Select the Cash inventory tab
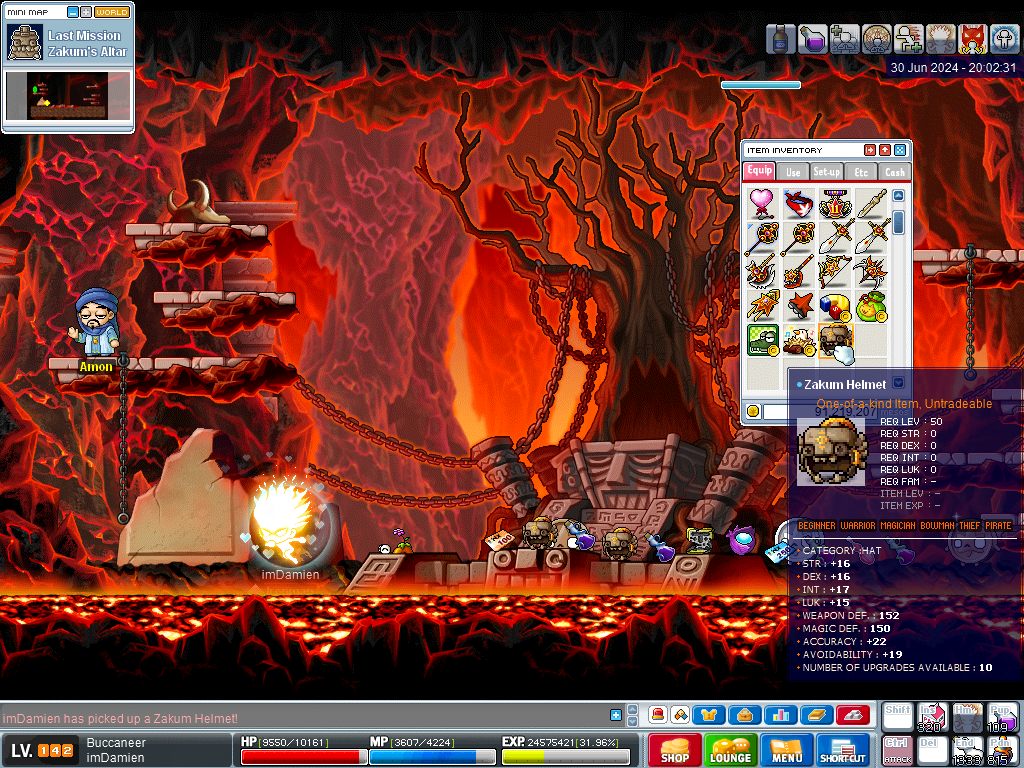1024x768 pixels. coord(894,172)
